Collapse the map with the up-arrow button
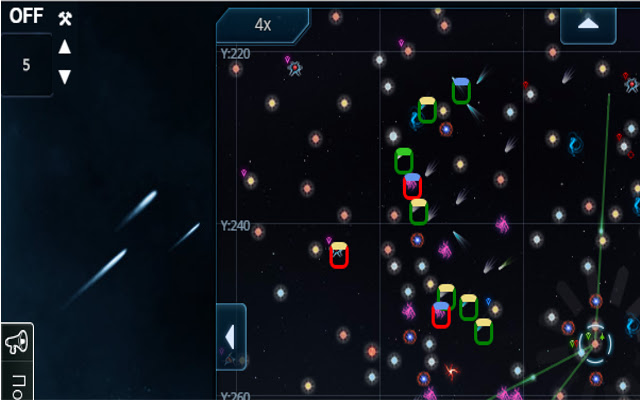The width and height of the screenshot is (640, 400). 588,24
